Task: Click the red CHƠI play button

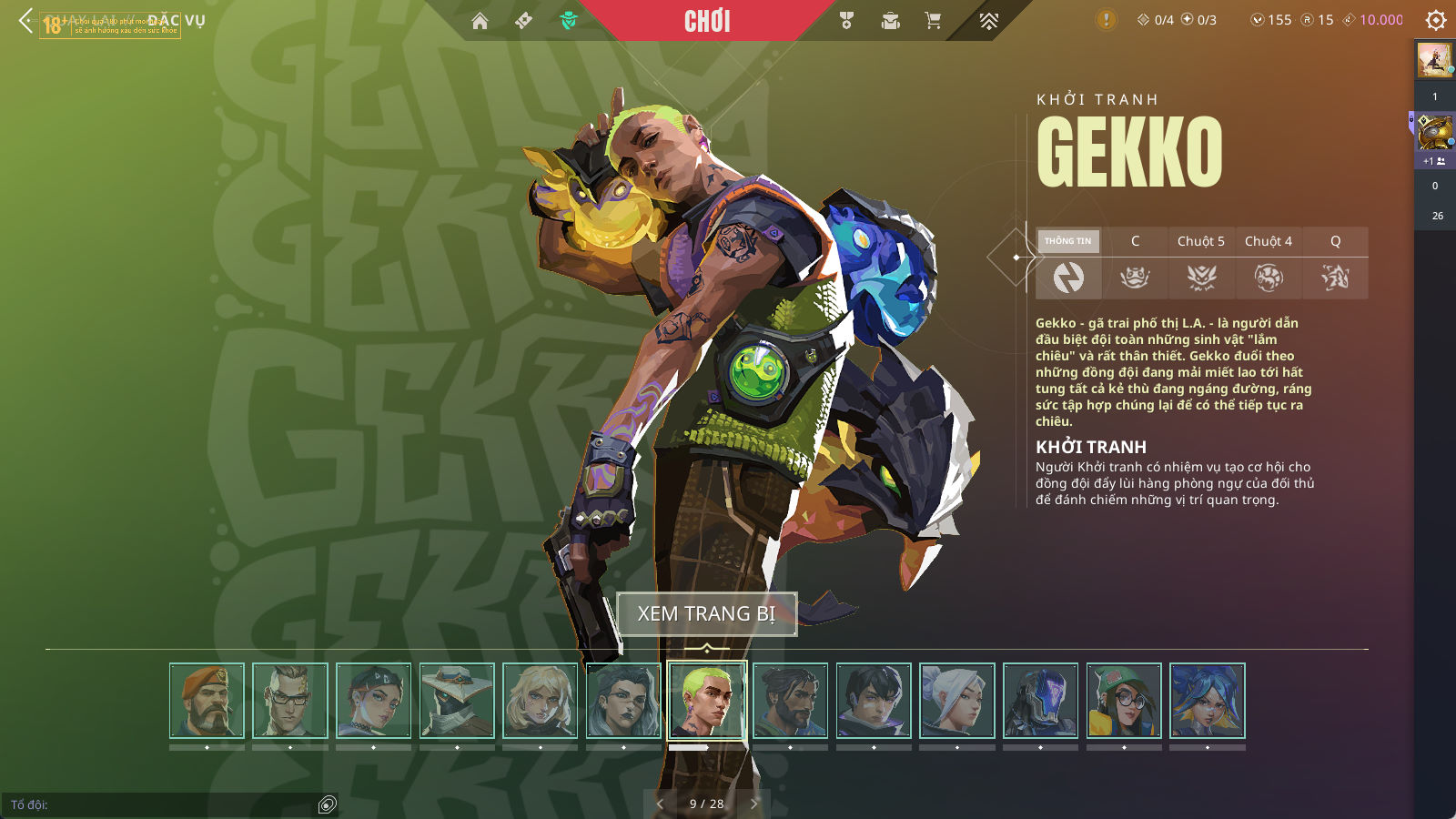Action: click(x=707, y=21)
